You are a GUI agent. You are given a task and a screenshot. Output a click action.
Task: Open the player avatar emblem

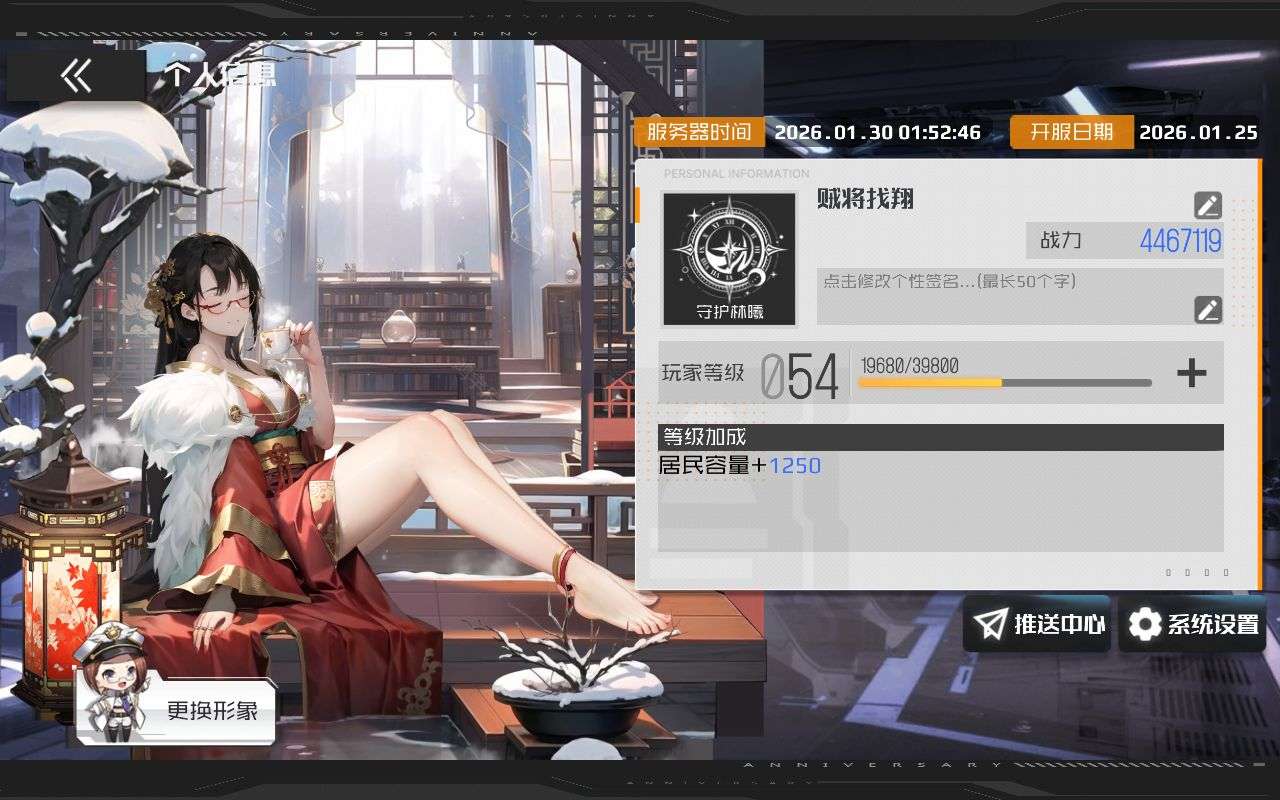[x=729, y=259]
